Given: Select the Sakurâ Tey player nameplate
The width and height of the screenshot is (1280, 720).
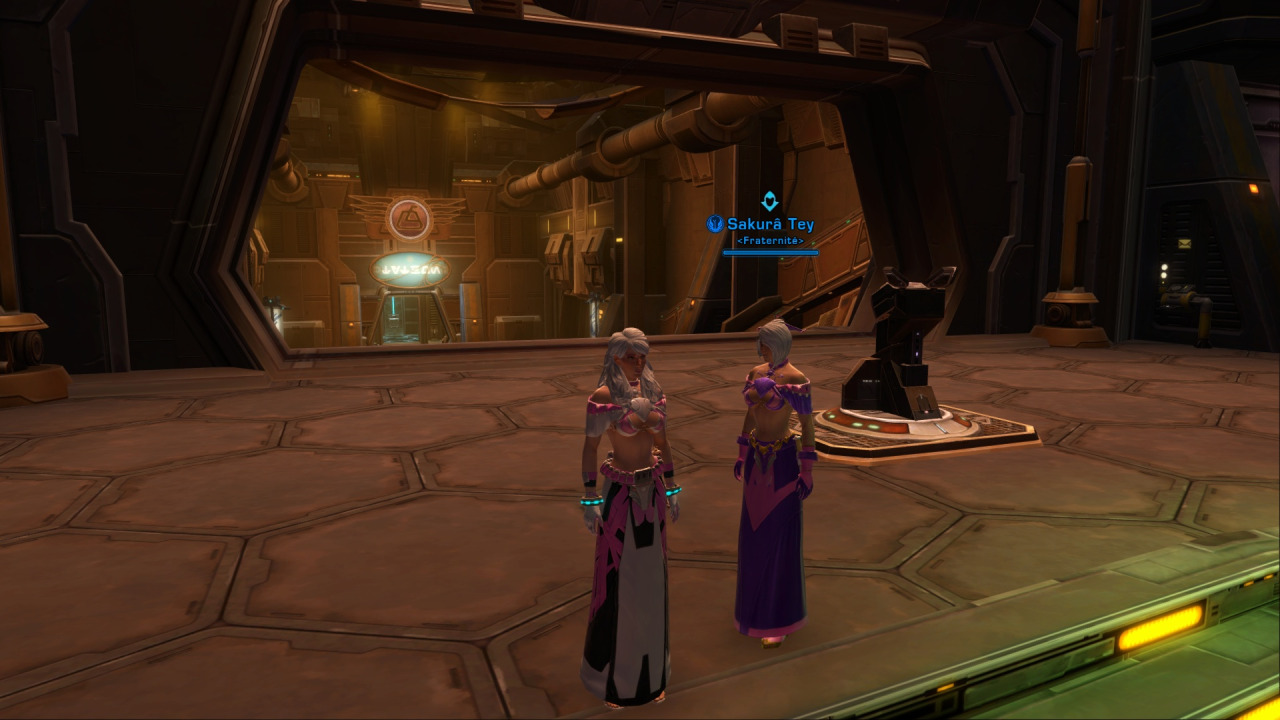Looking at the screenshot, I should point(770,225).
